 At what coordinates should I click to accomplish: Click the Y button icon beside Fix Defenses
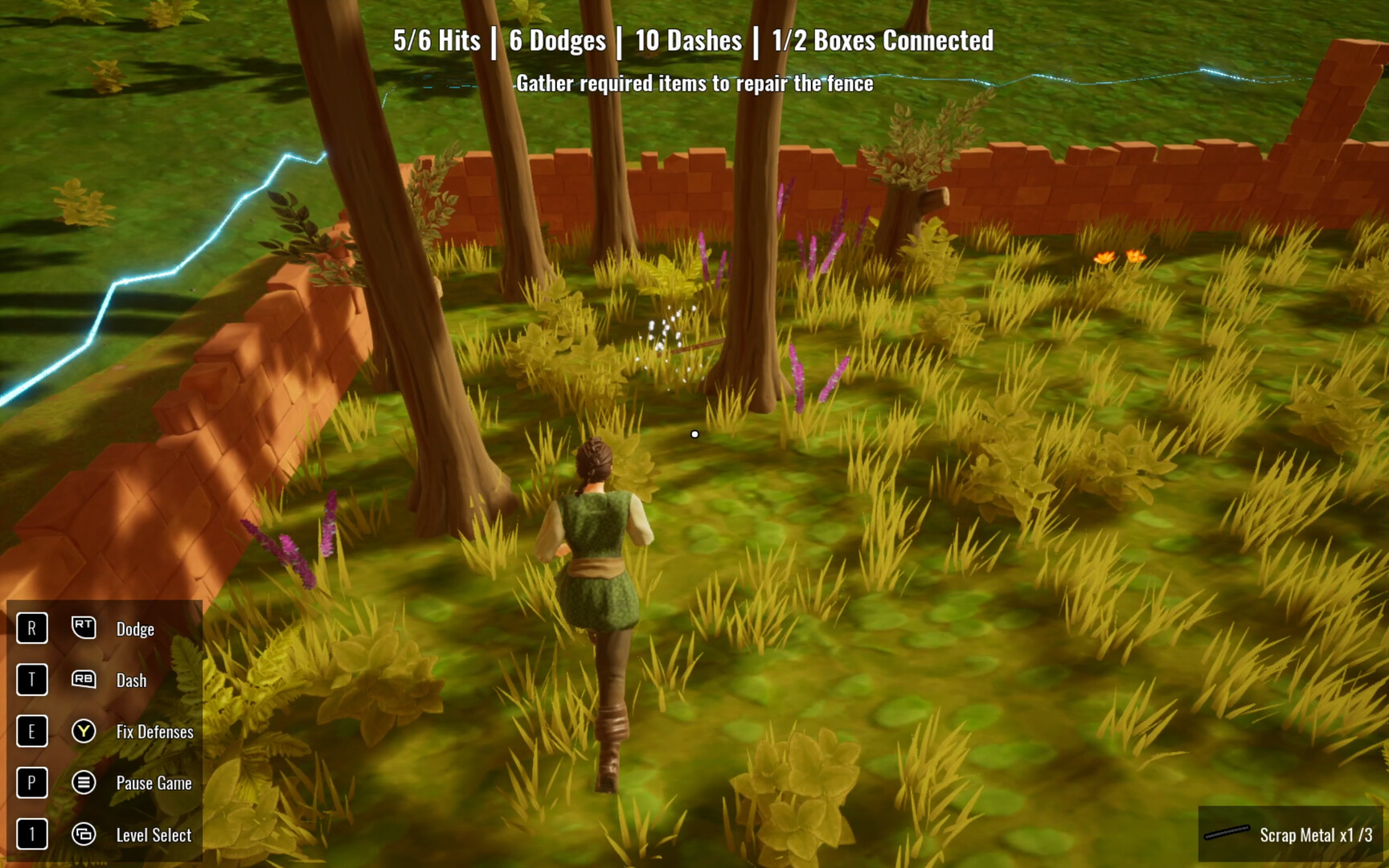point(83,731)
